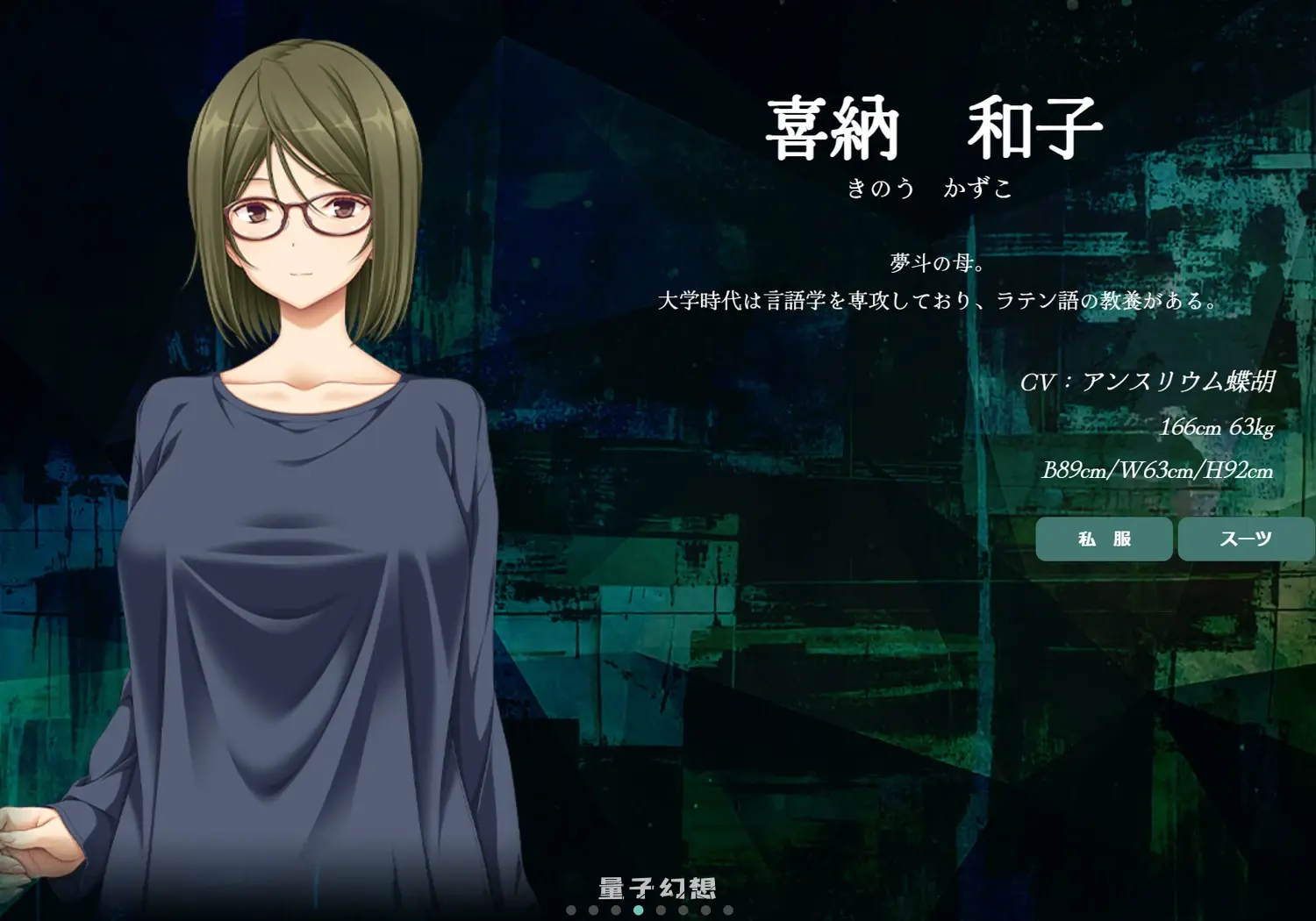Click the measurements B89cm/W63cm/H92cm

click(1158, 470)
